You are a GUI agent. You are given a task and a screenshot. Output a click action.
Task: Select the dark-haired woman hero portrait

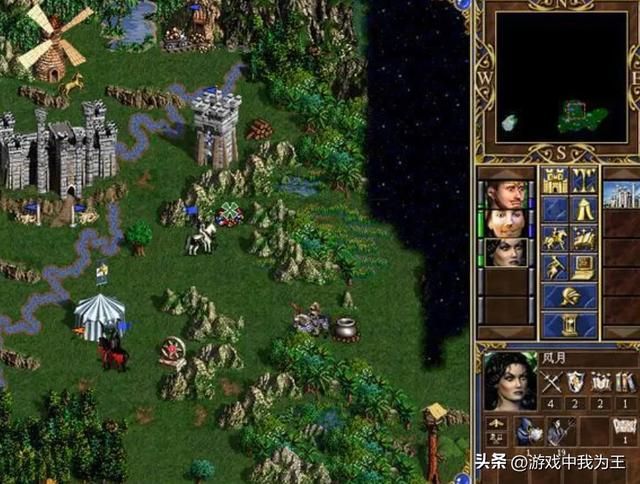click(x=506, y=252)
